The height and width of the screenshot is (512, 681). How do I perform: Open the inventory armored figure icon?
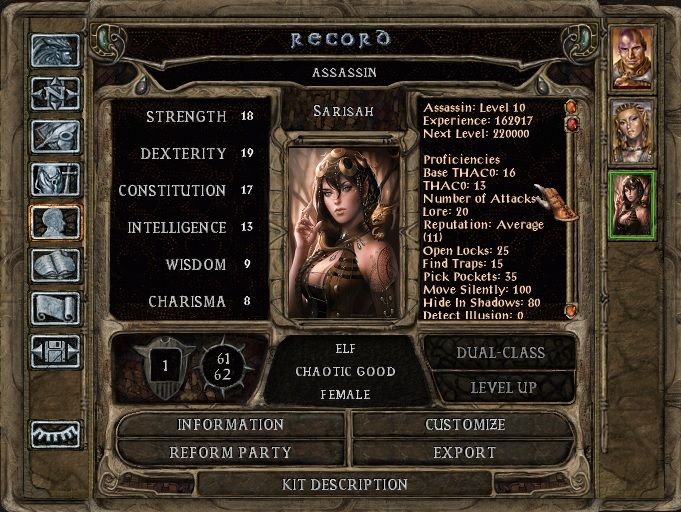click(x=55, y=180)
